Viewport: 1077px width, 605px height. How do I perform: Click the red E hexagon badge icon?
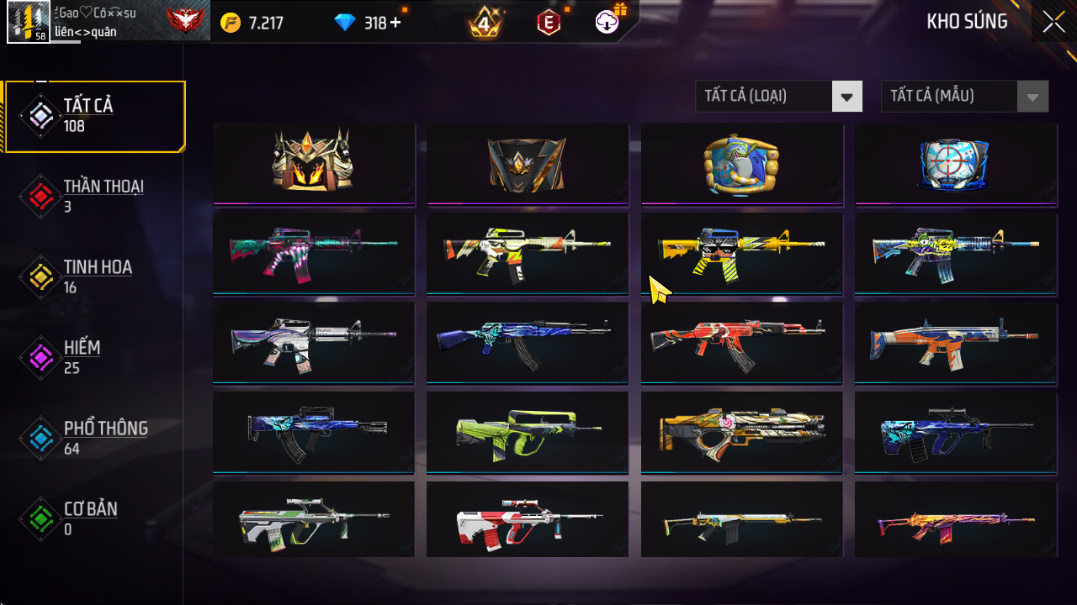(549, 22)
